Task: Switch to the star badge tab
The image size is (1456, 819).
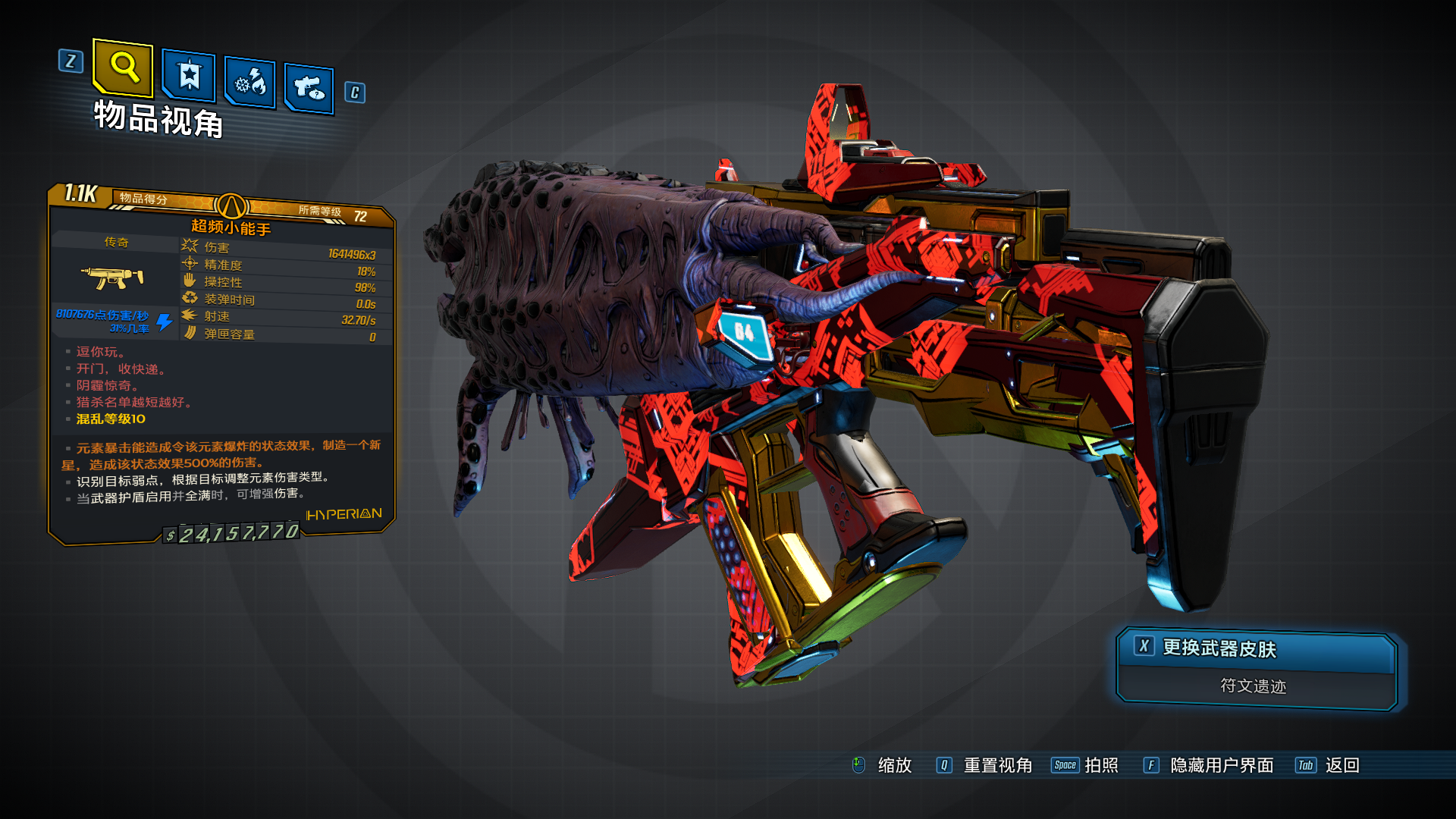Action: pos(189,76)
